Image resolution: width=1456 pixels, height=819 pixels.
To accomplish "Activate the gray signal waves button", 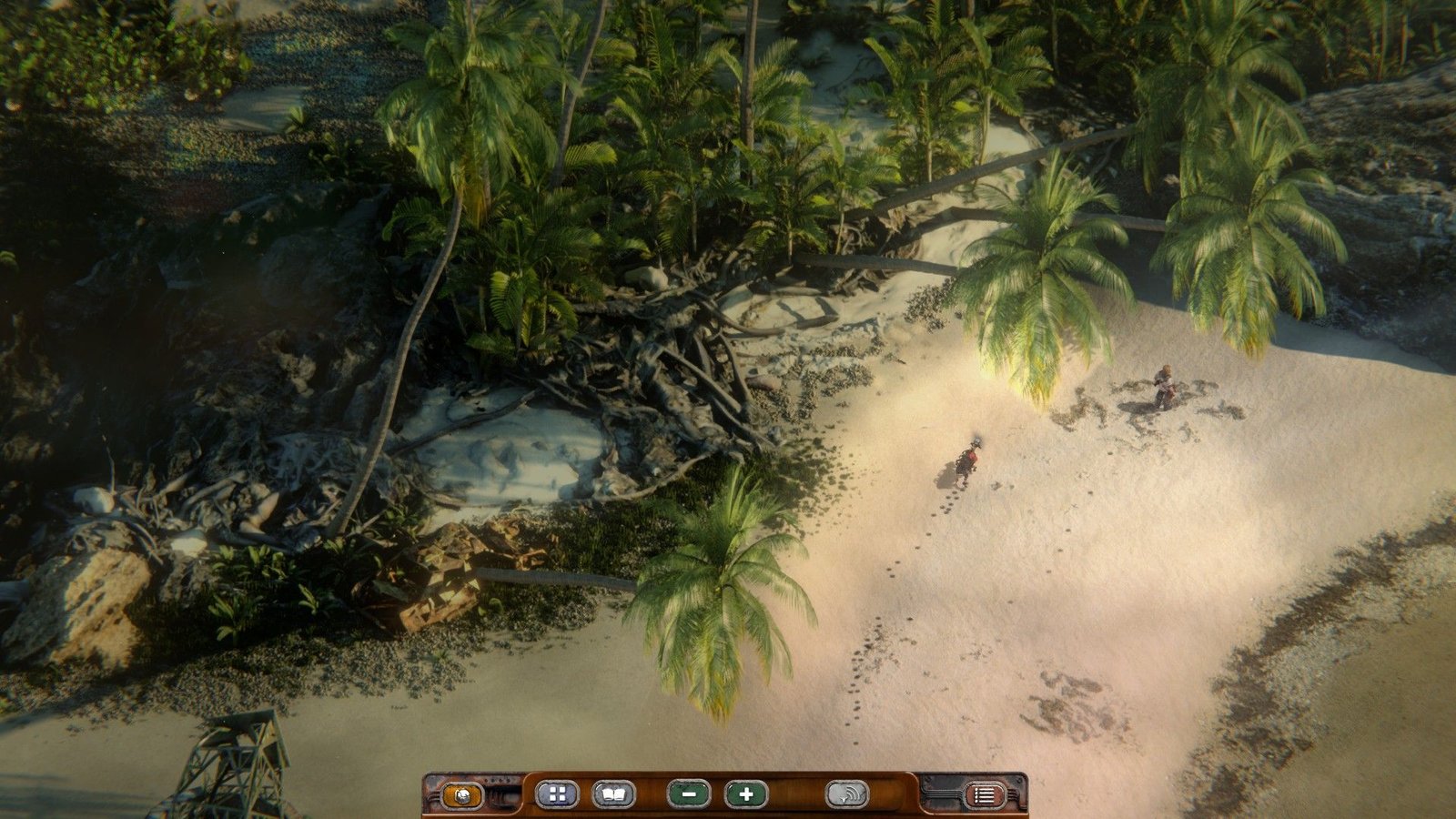I will [x=846, y=794].
